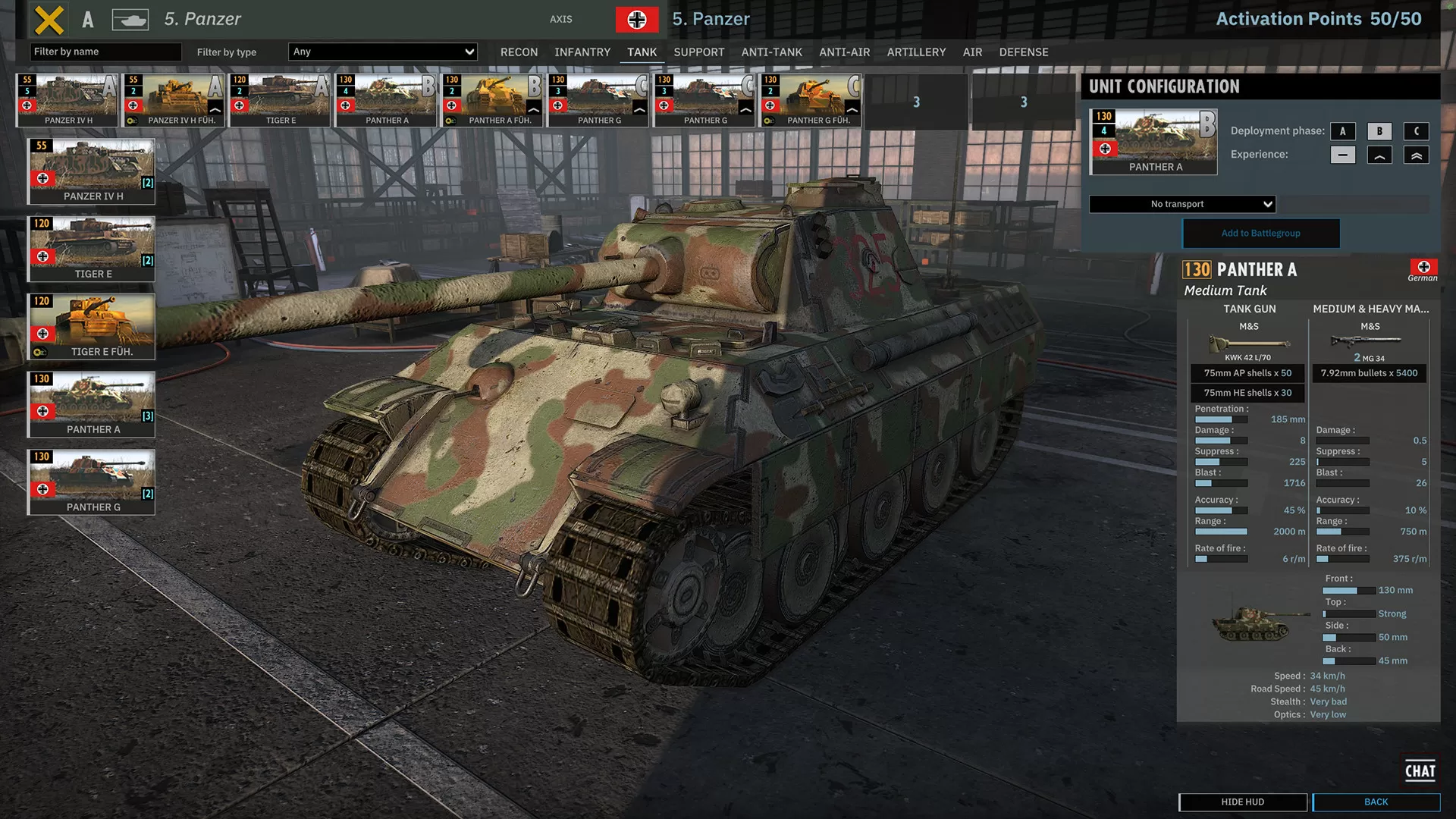Click the Filter by name field
The image size is (1456, 819).
pyautogui.click(x=105, y=52)
